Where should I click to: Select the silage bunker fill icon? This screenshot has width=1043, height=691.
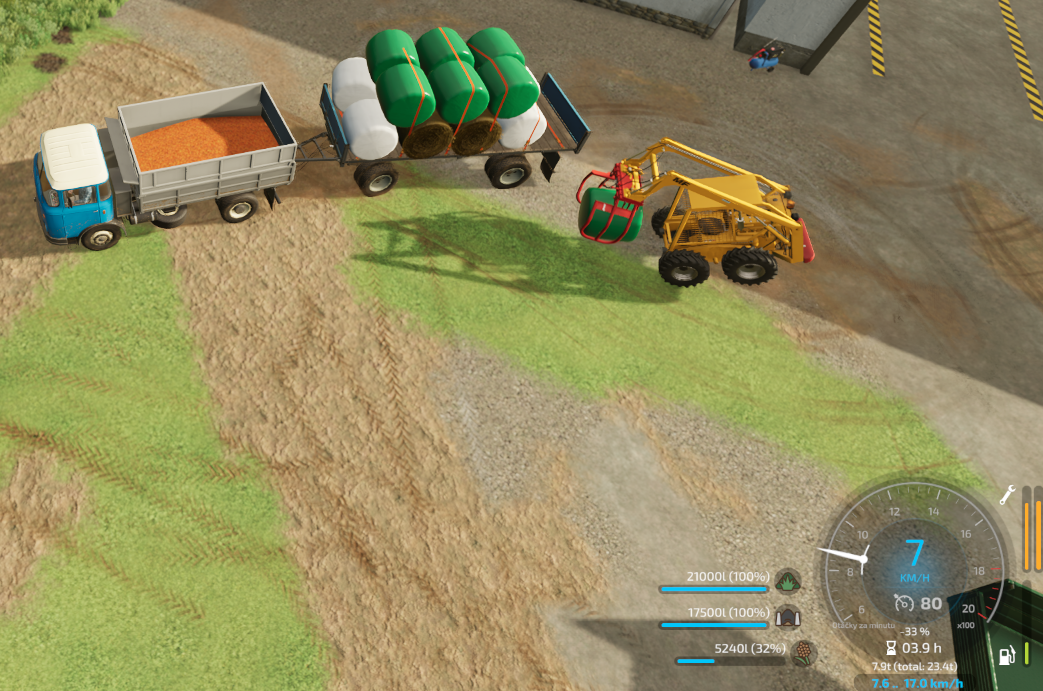788,617
